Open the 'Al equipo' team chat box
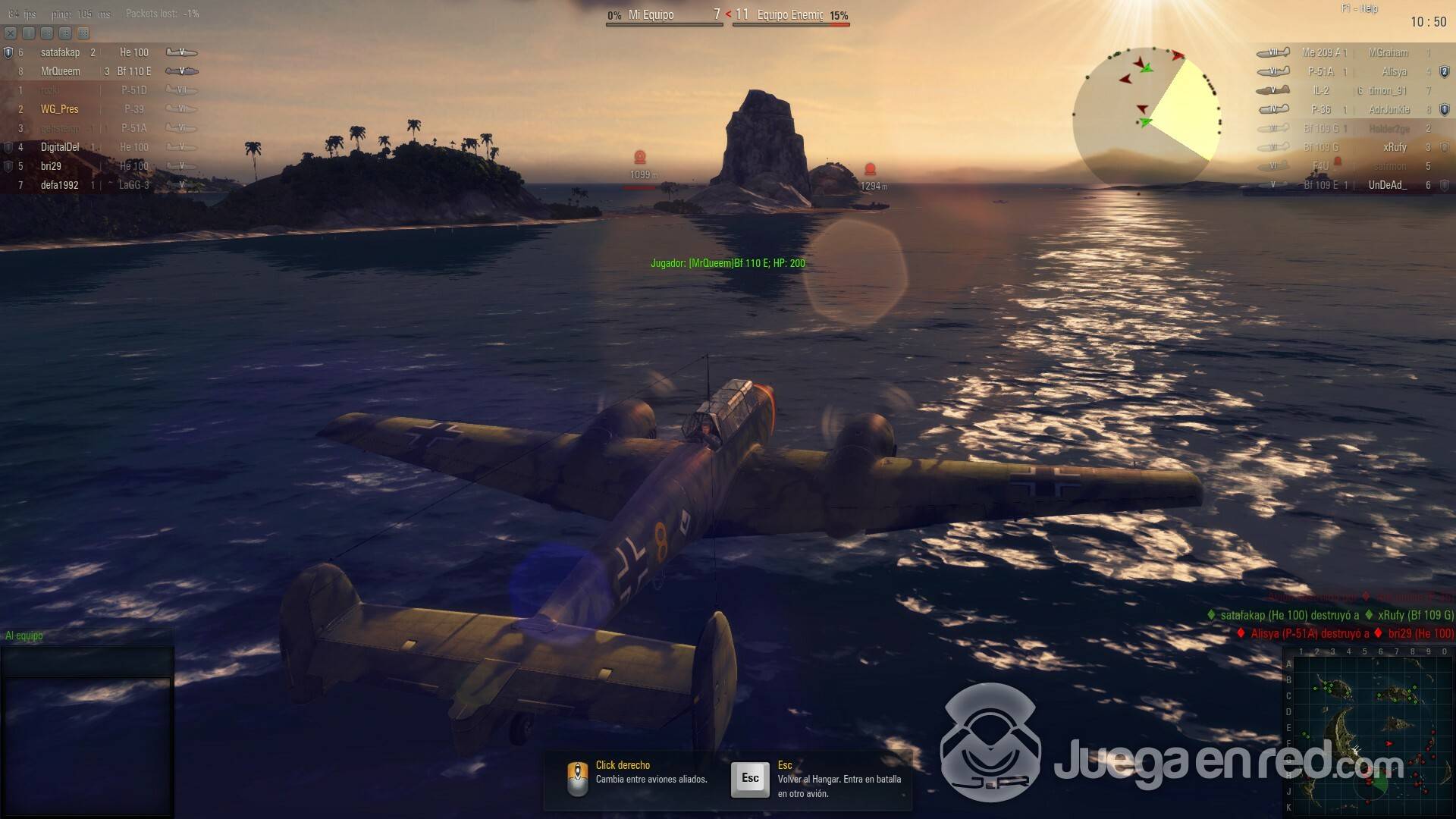 (x=86, y=661)
